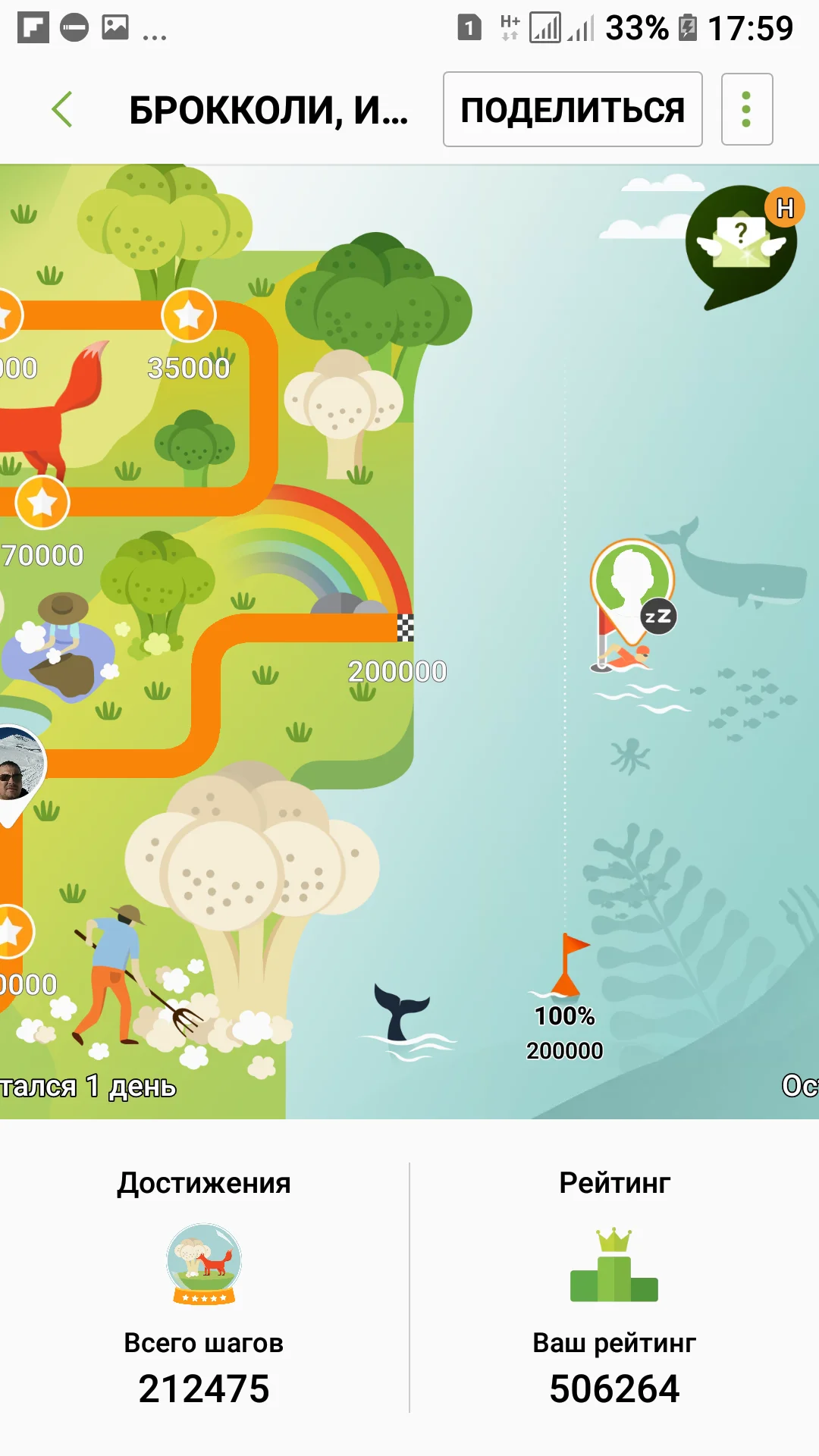Image resolution: width=819 pixels, height=1456 pixels.
Task: View the snow globe achievement badge
Action: pos(204,1263)
